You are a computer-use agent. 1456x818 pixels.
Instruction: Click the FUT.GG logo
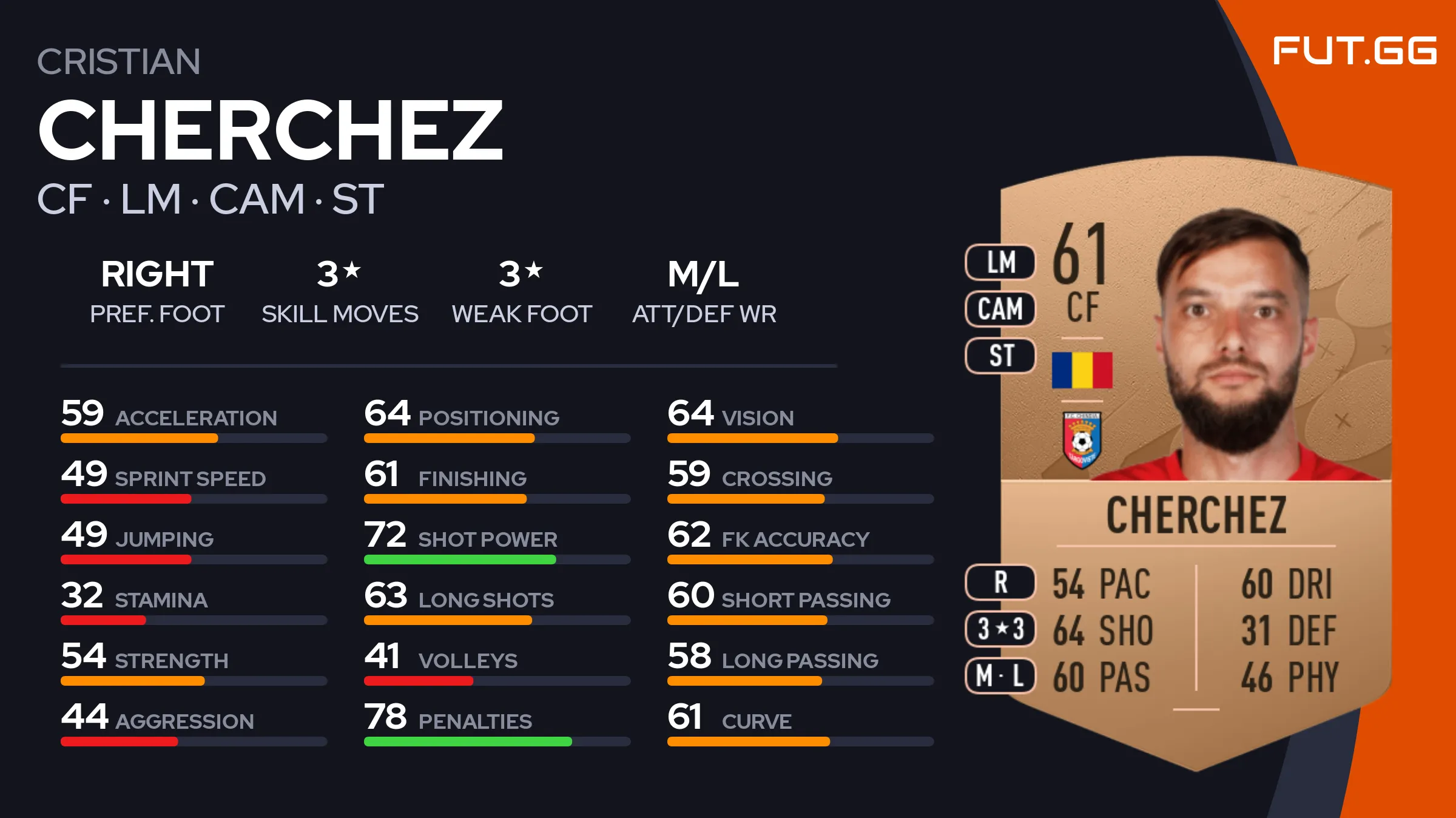tap(1354, 50)
